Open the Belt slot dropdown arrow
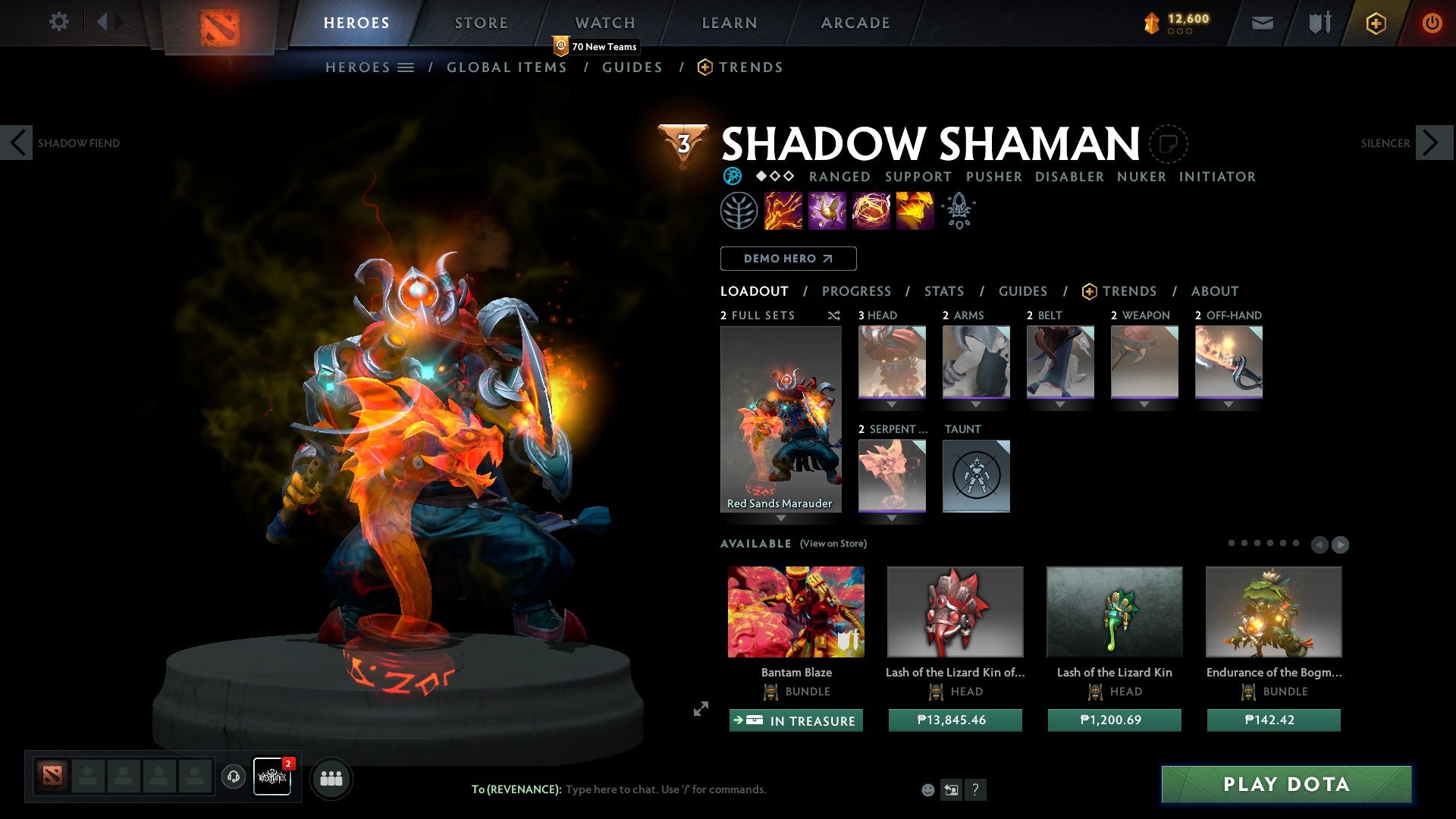Screen dimensions: 1456x819 coord(1060,404)
